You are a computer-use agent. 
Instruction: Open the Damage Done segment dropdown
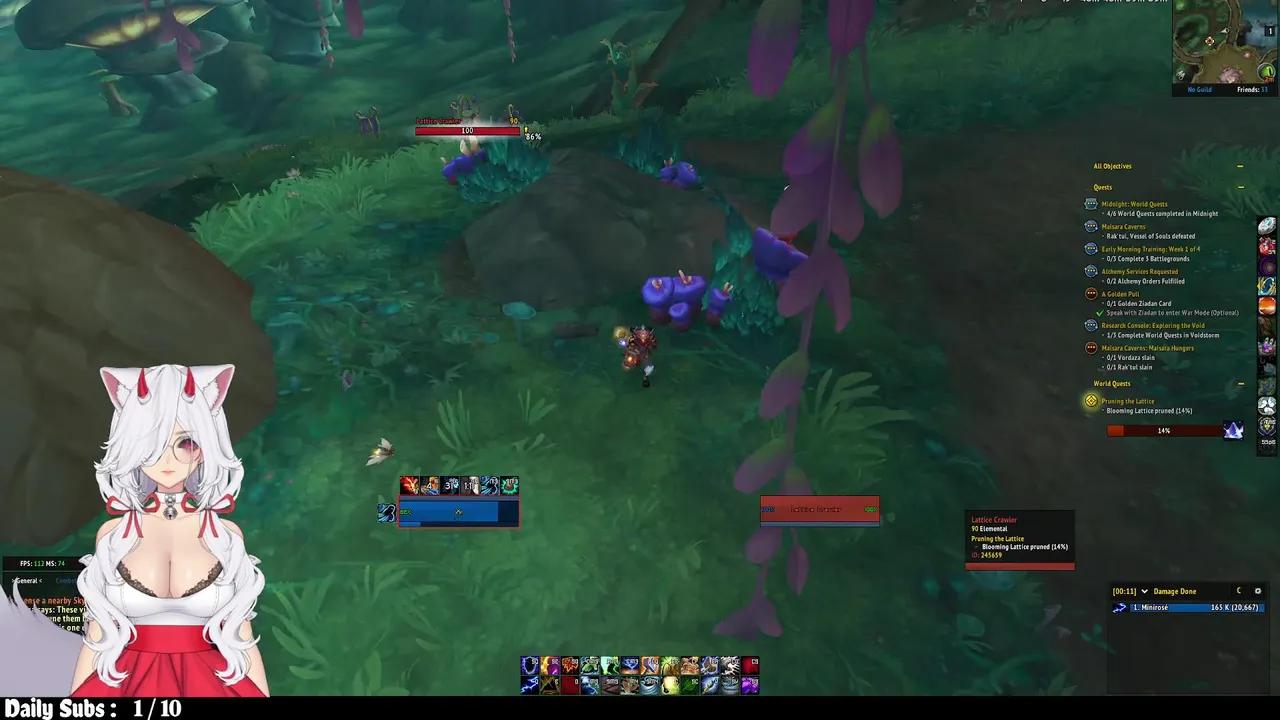[x=1146, y=591]
